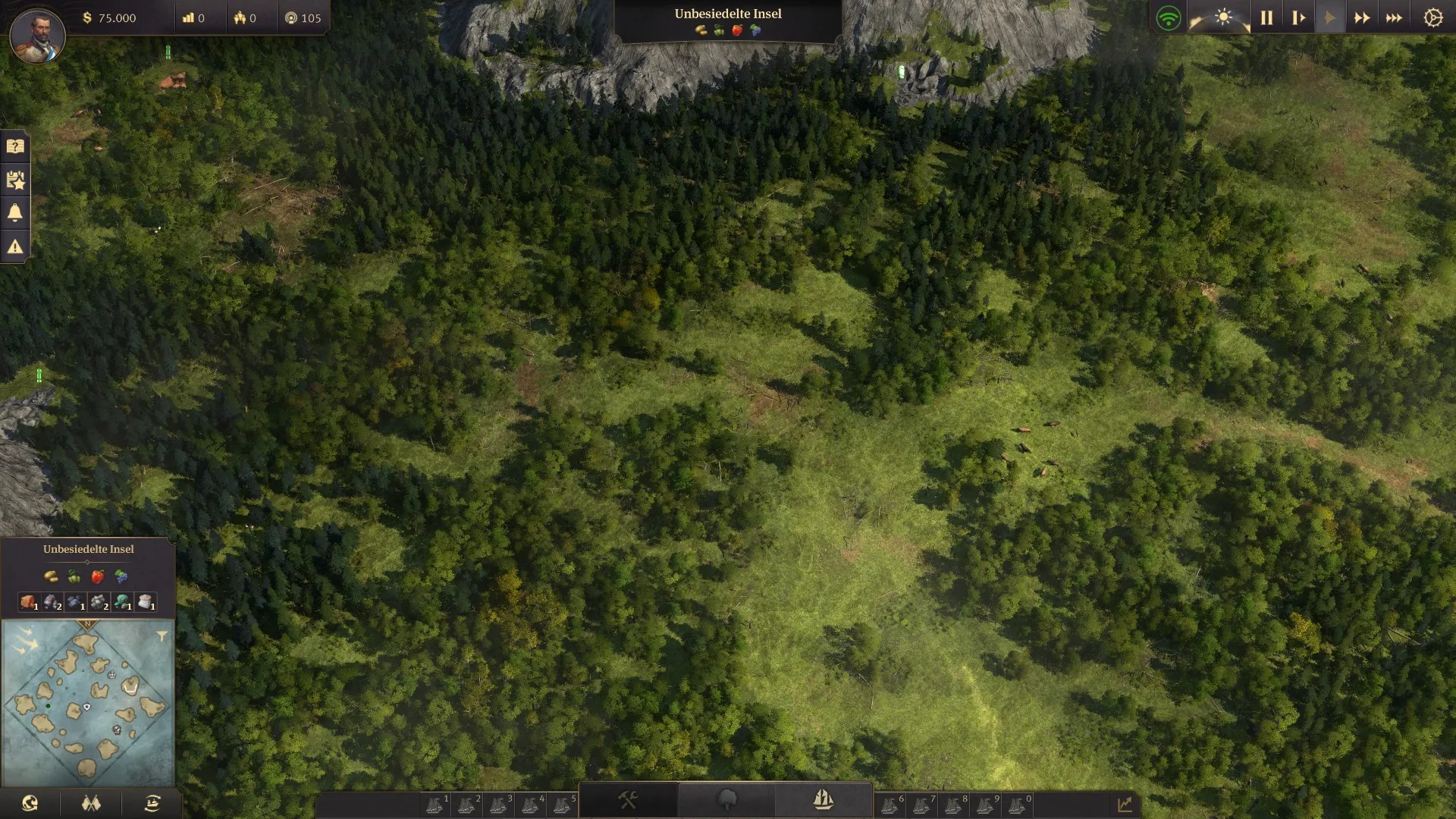The width and height of the screenshot is (1456, 819).
Task: Click the green network connection icon
Action: tap(1169, 17)
